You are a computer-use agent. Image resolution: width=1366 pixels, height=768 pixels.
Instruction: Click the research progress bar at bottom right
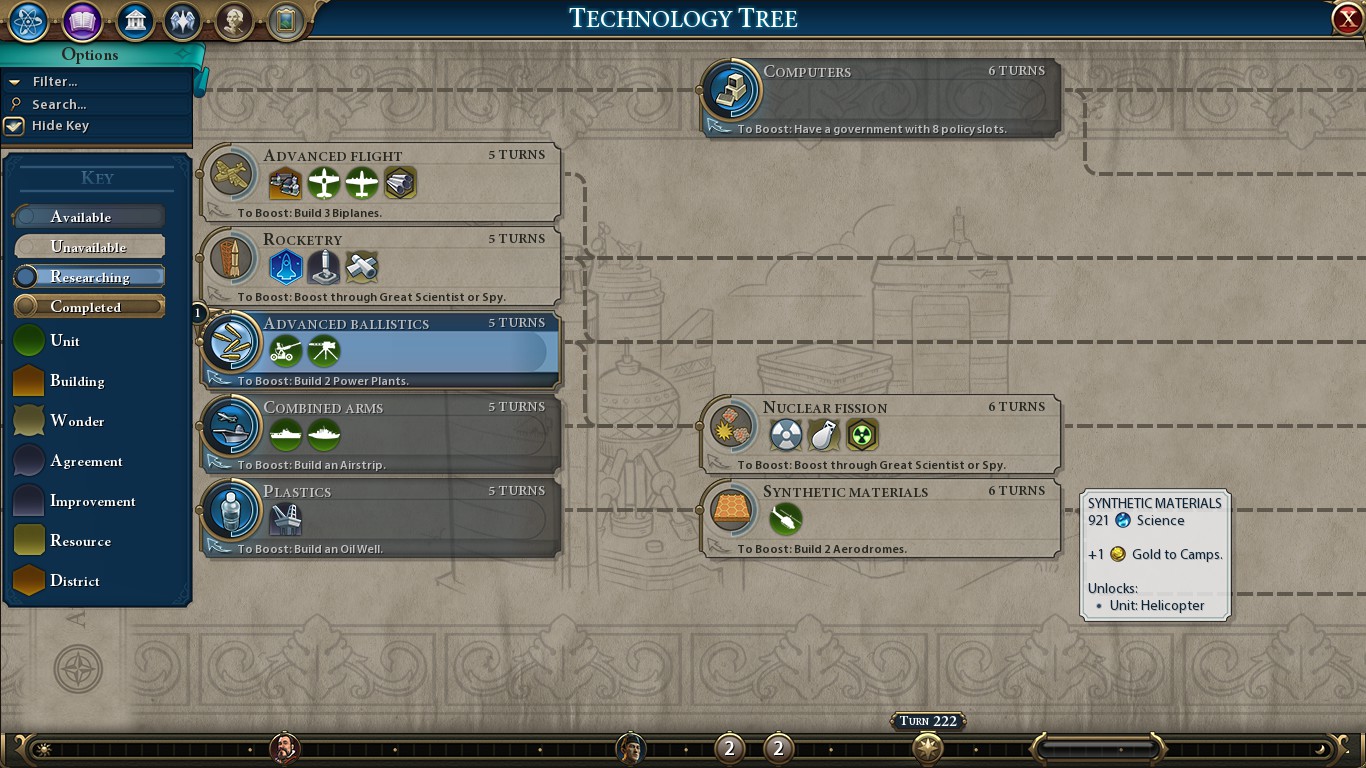1098,747
